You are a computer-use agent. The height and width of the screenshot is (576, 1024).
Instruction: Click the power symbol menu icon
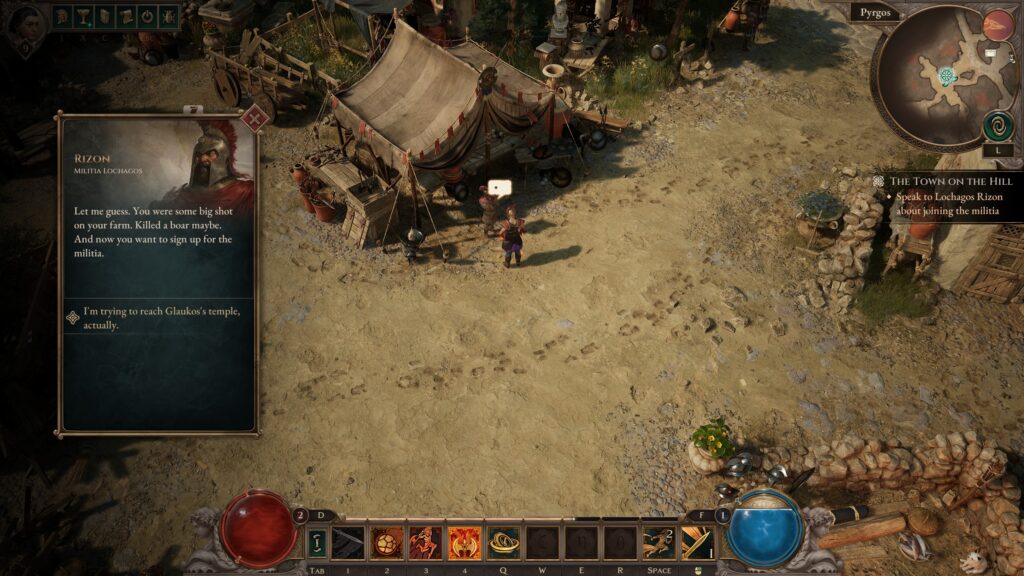tap(147, 17)
